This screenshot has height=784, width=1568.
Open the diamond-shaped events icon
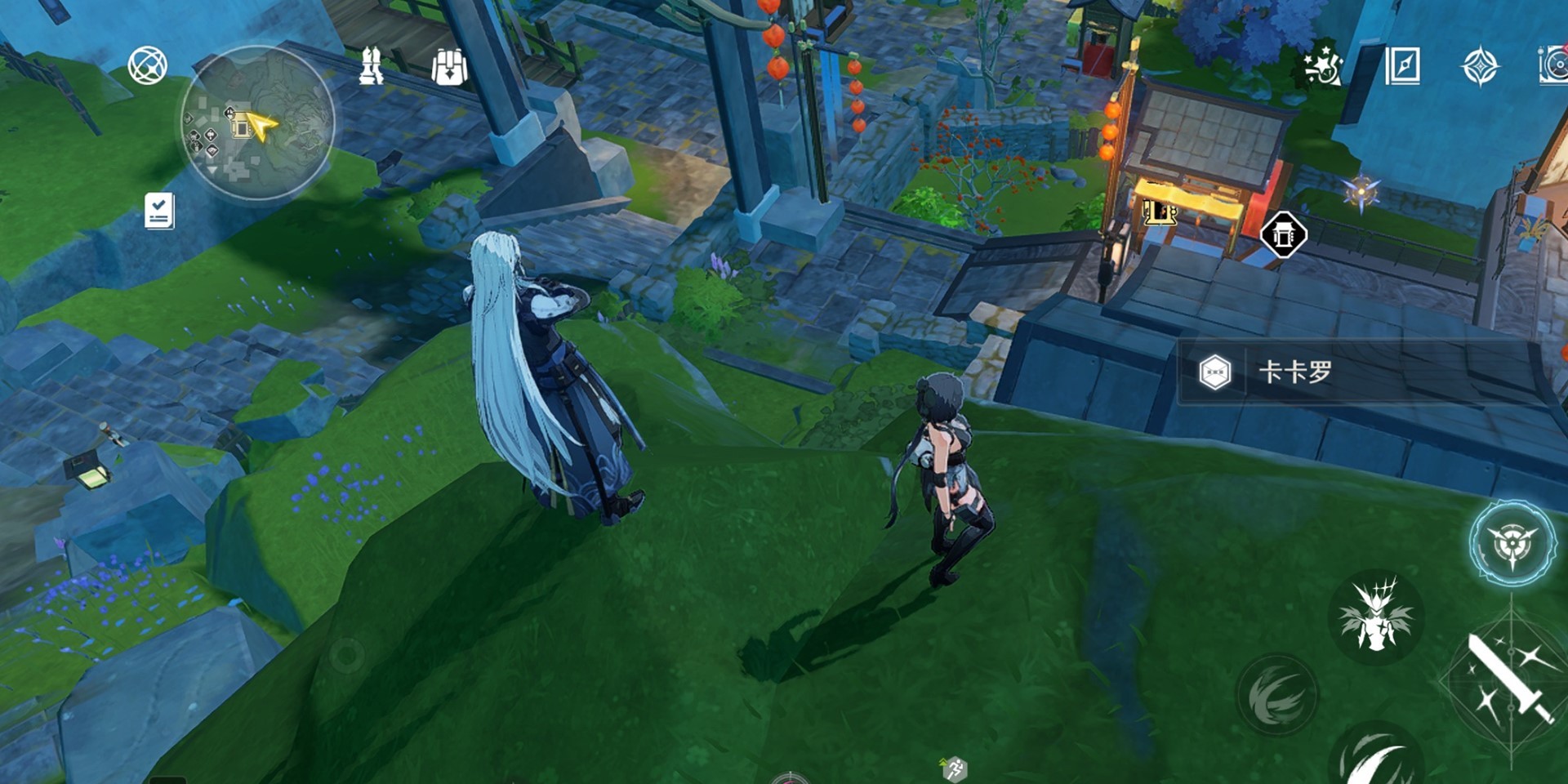1480,66
